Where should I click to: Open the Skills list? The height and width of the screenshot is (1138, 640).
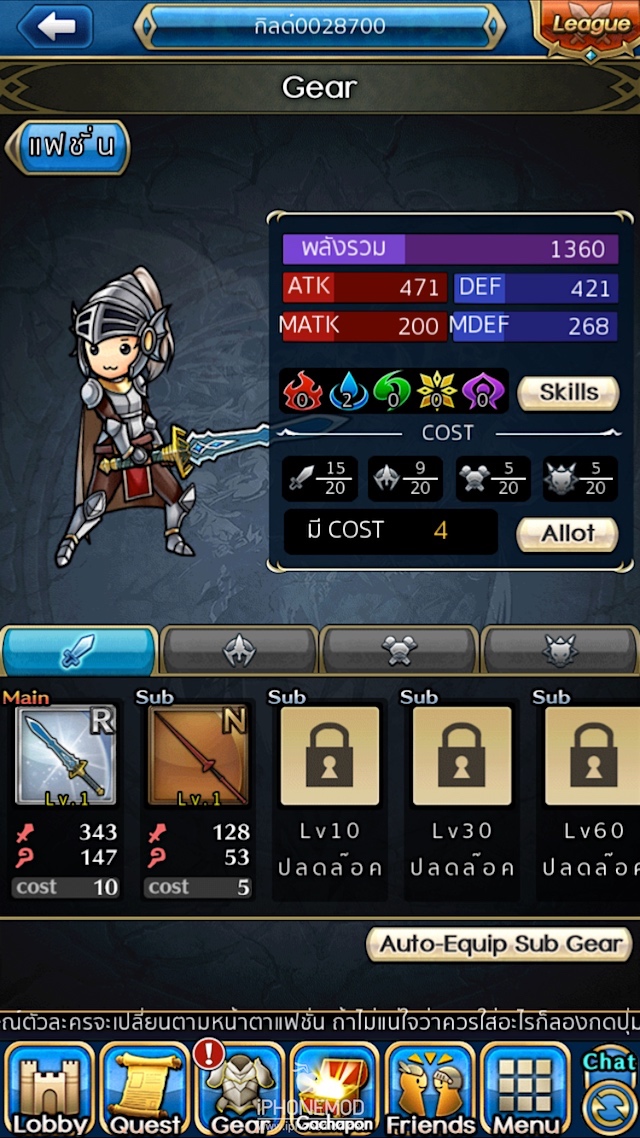tap(567, 393)
